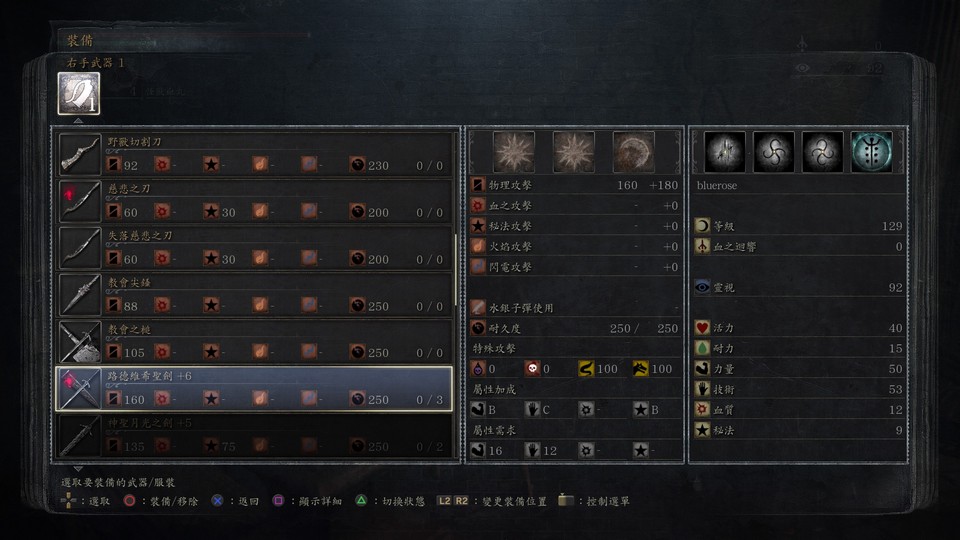Viewport: 960px width, 540px height.
Task: Select the crescent-shaped blood gem slot
Action: click(x=633, y=152)
